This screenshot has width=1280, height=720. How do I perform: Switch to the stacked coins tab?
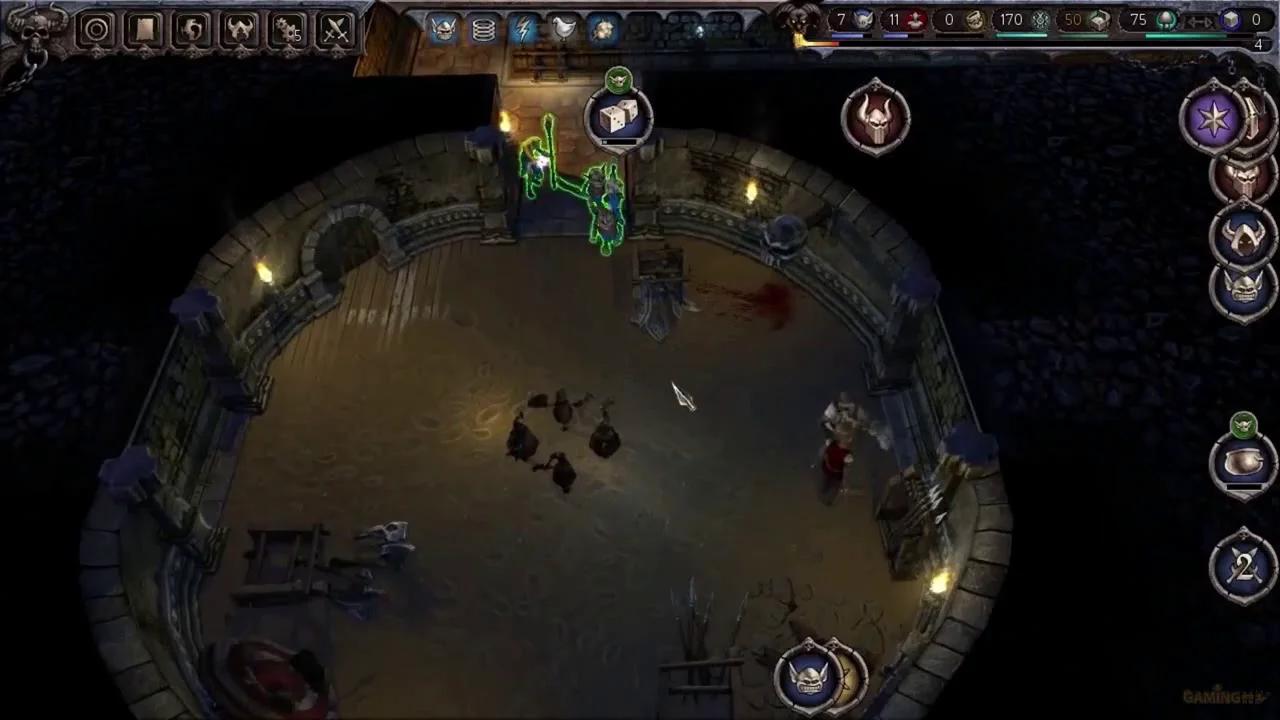(484, 29)
